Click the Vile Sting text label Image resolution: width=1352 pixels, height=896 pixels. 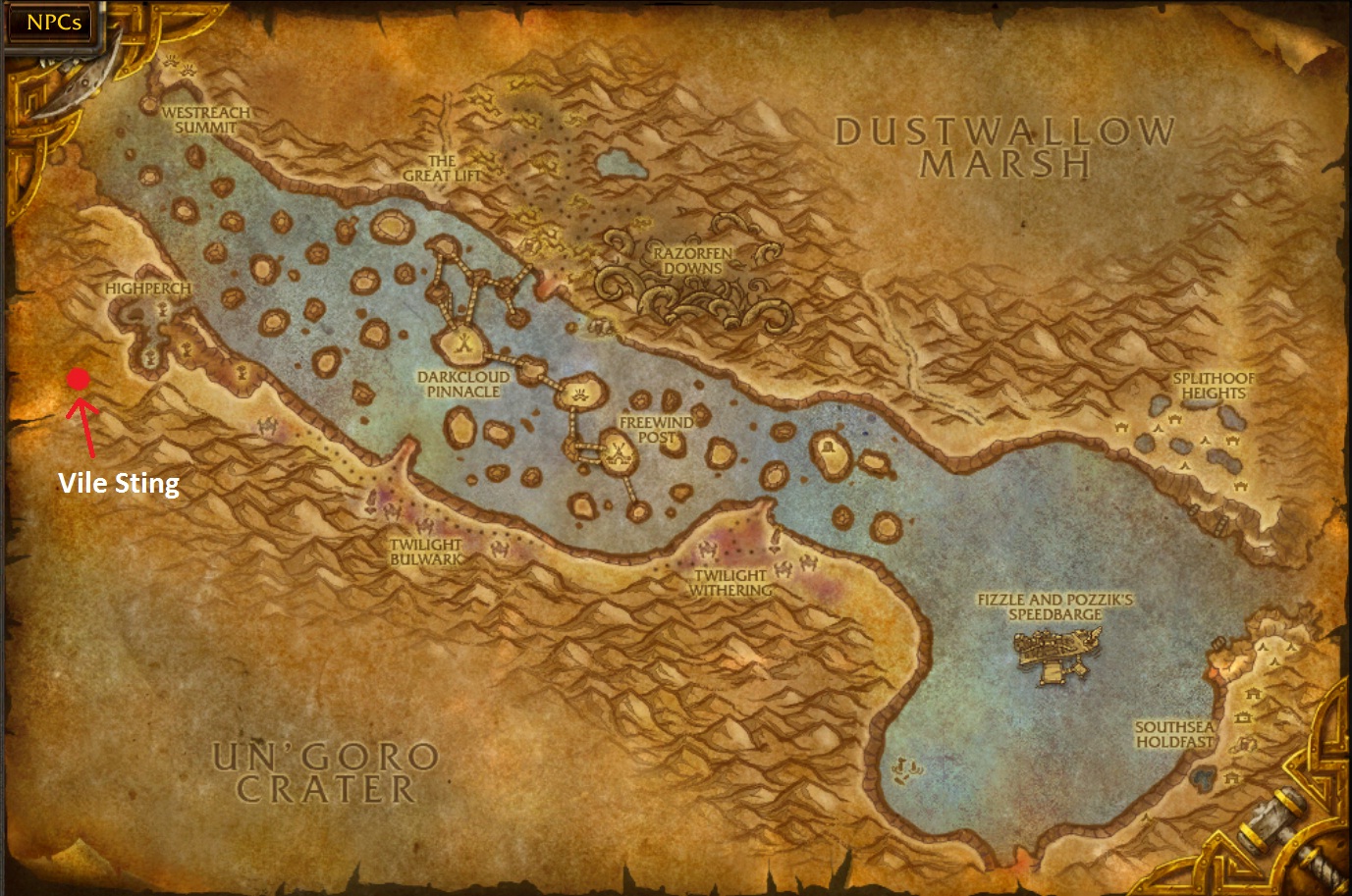117,483
